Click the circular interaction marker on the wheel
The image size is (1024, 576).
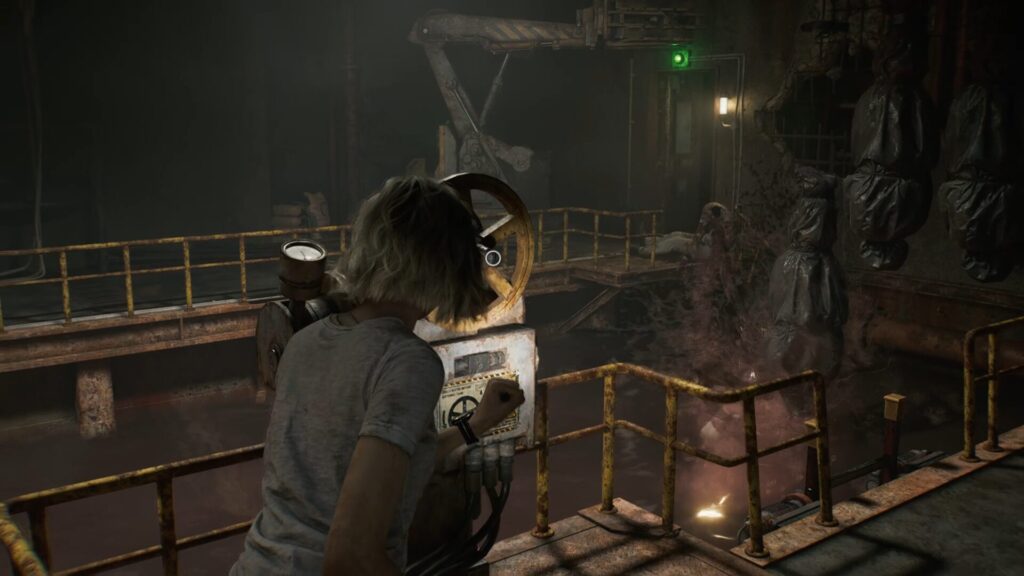[x=492, y=257]
